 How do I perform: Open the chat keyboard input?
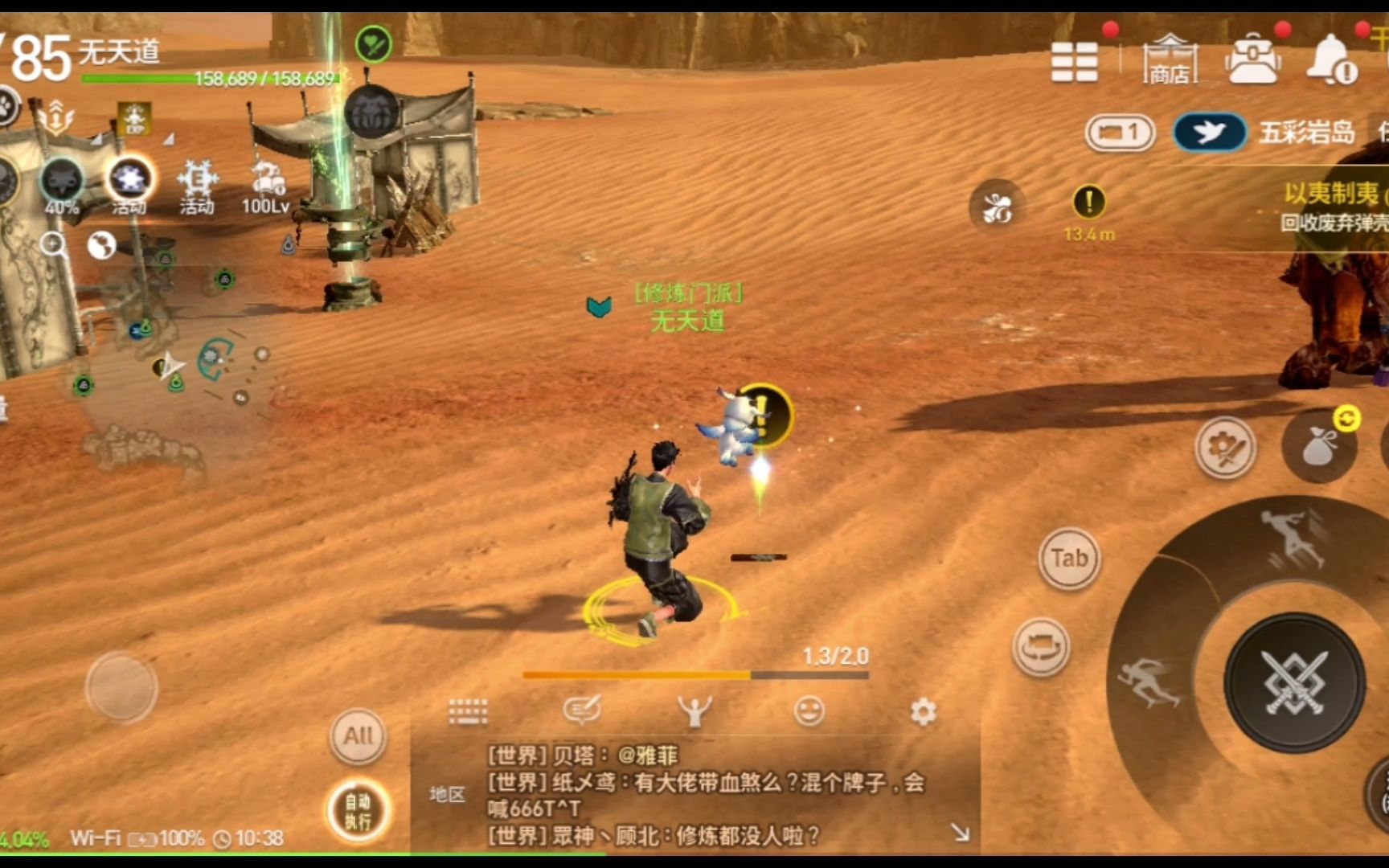click(x=468, y=712)
